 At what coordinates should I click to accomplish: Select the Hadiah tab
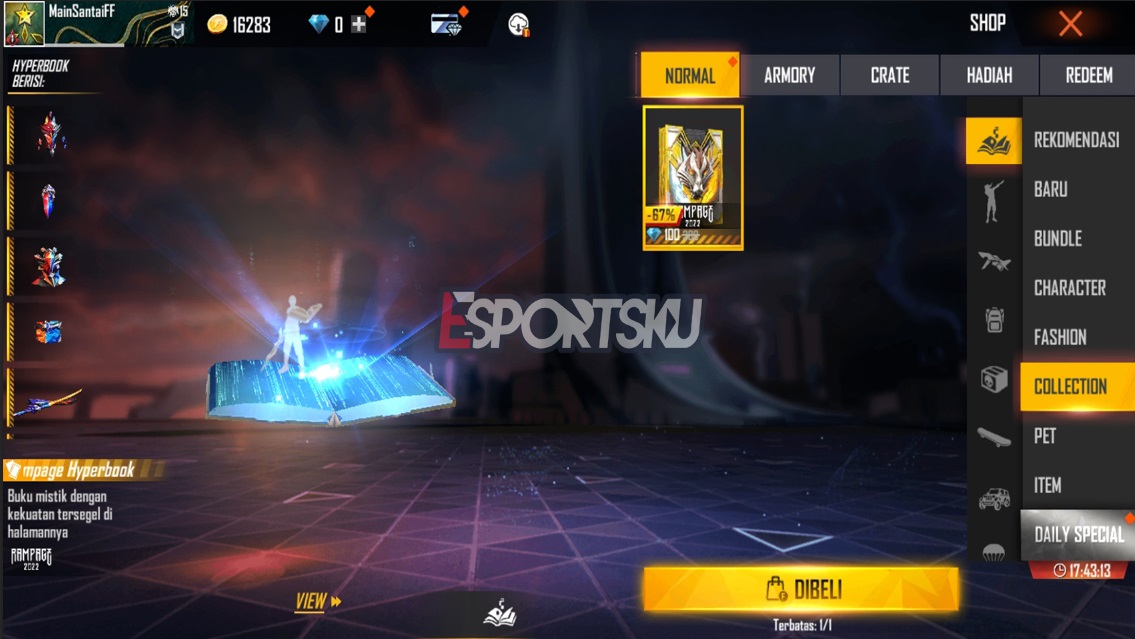point(989,75)
